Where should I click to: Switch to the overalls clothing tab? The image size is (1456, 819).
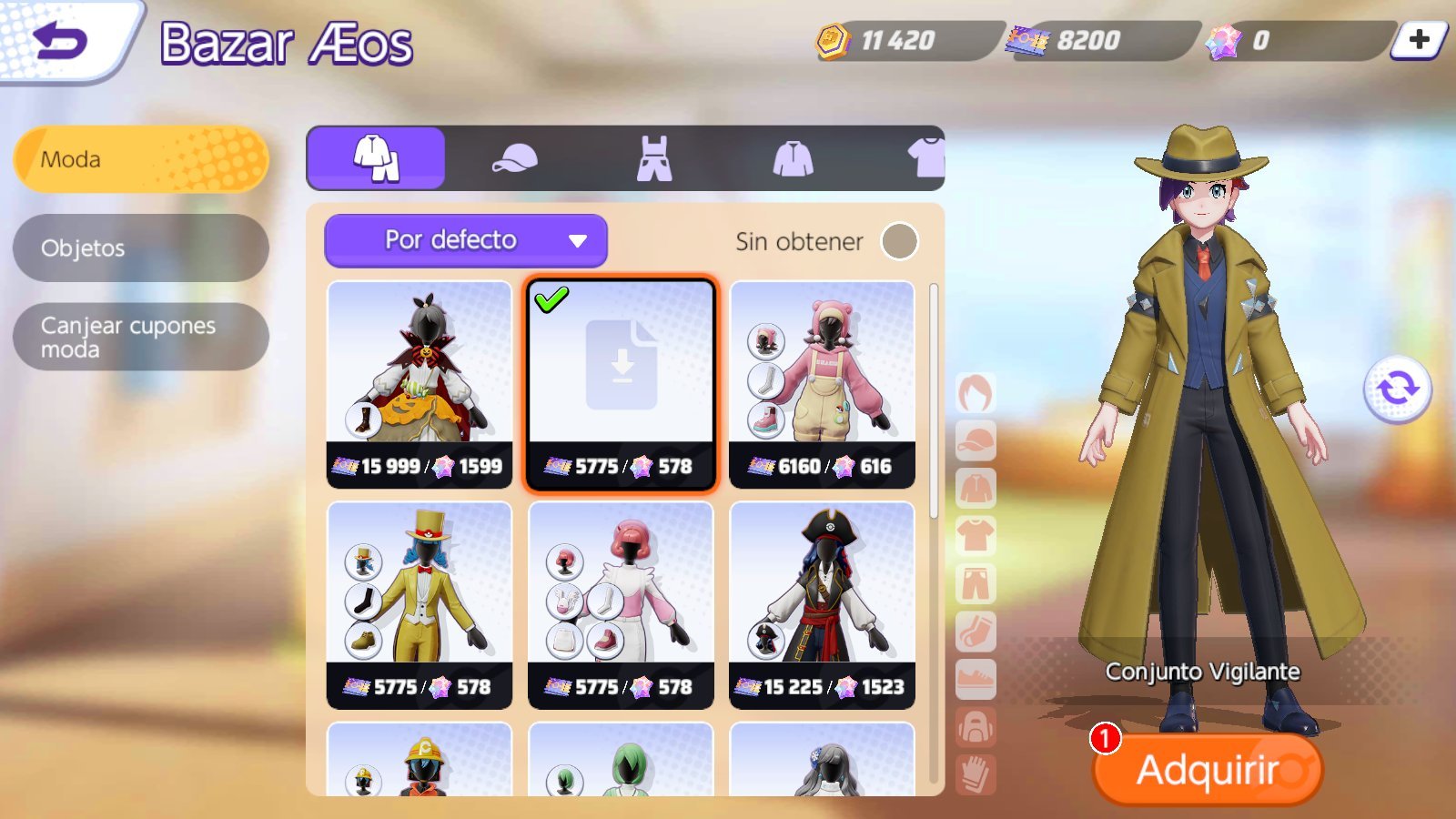(x=653, y=158)
